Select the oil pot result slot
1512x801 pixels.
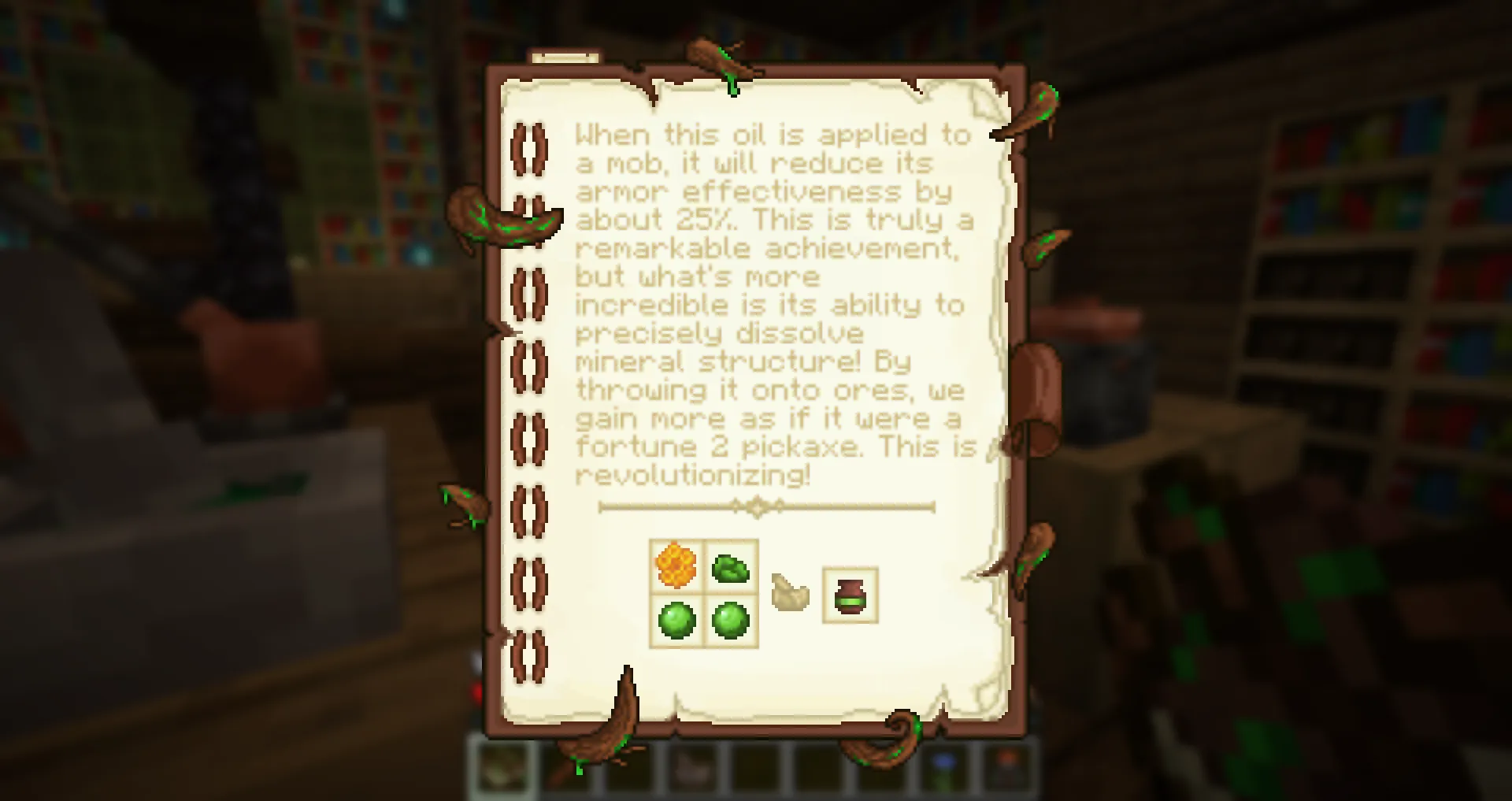850,595
